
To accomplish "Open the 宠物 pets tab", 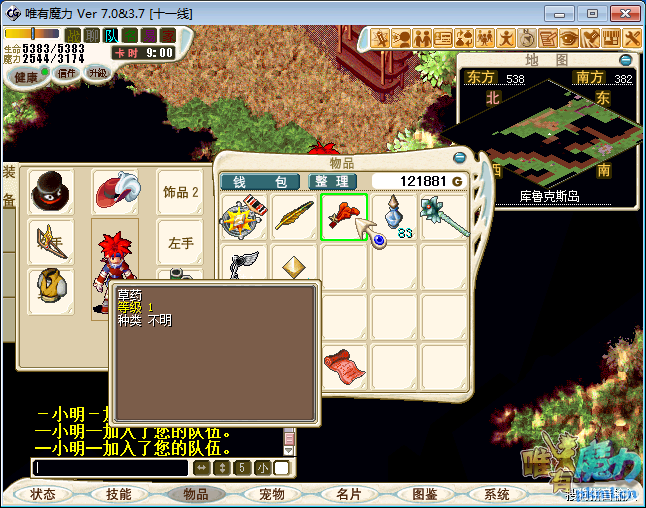I will (272, 494).
